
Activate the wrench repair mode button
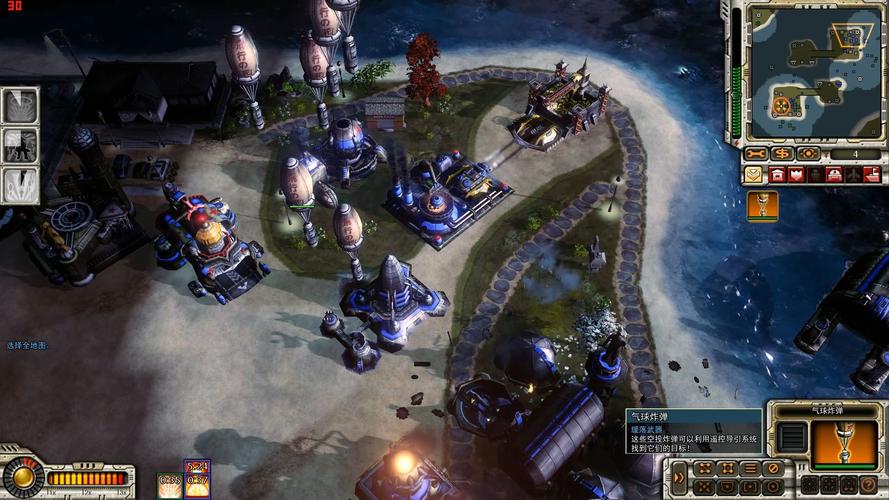tap(756, 154)
